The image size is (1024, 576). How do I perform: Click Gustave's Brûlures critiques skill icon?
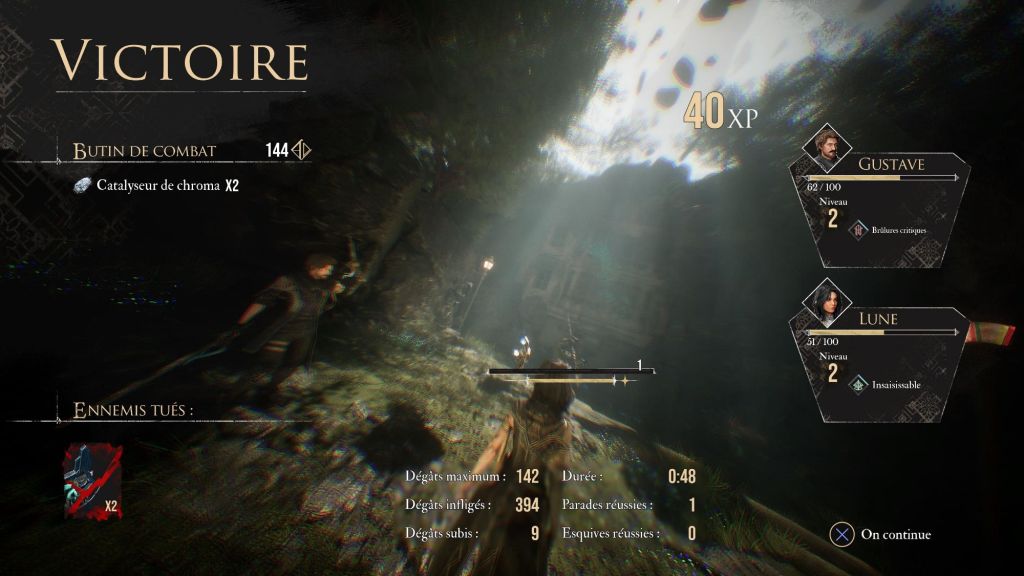click(857, 230)
